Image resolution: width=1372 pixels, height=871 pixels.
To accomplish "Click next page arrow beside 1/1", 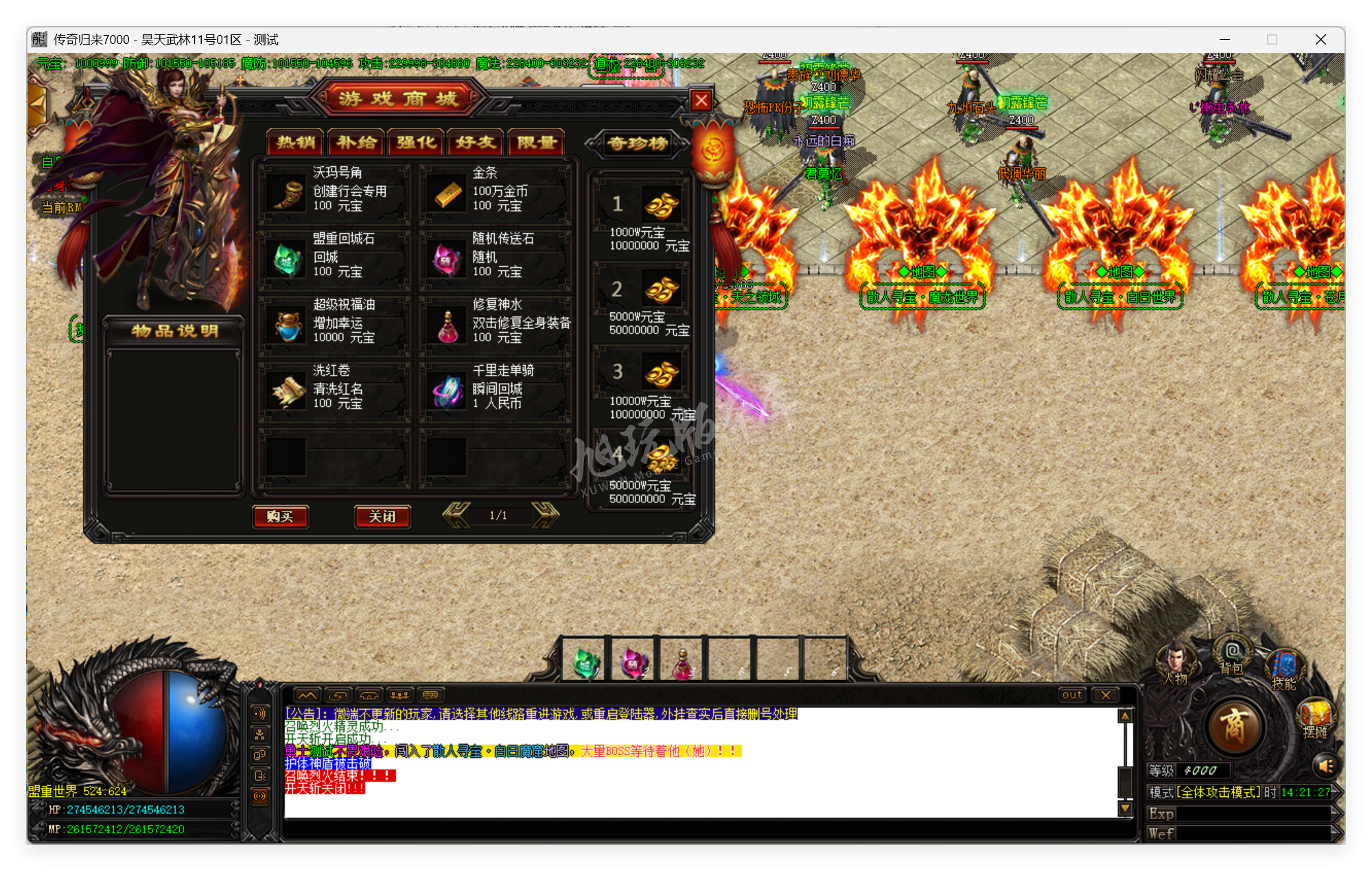I will (545, 516).
